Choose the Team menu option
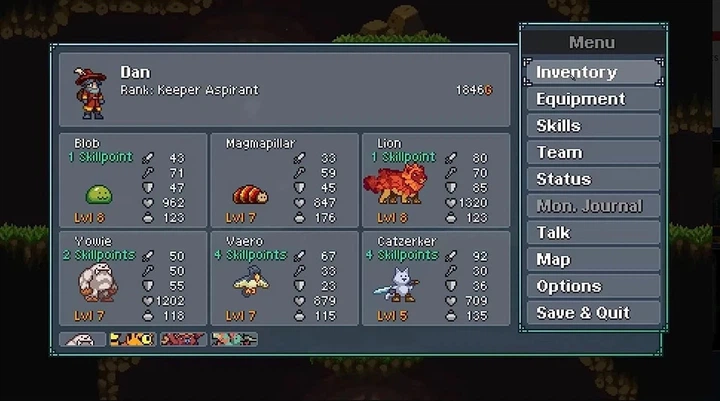 (x=592, y=152)
